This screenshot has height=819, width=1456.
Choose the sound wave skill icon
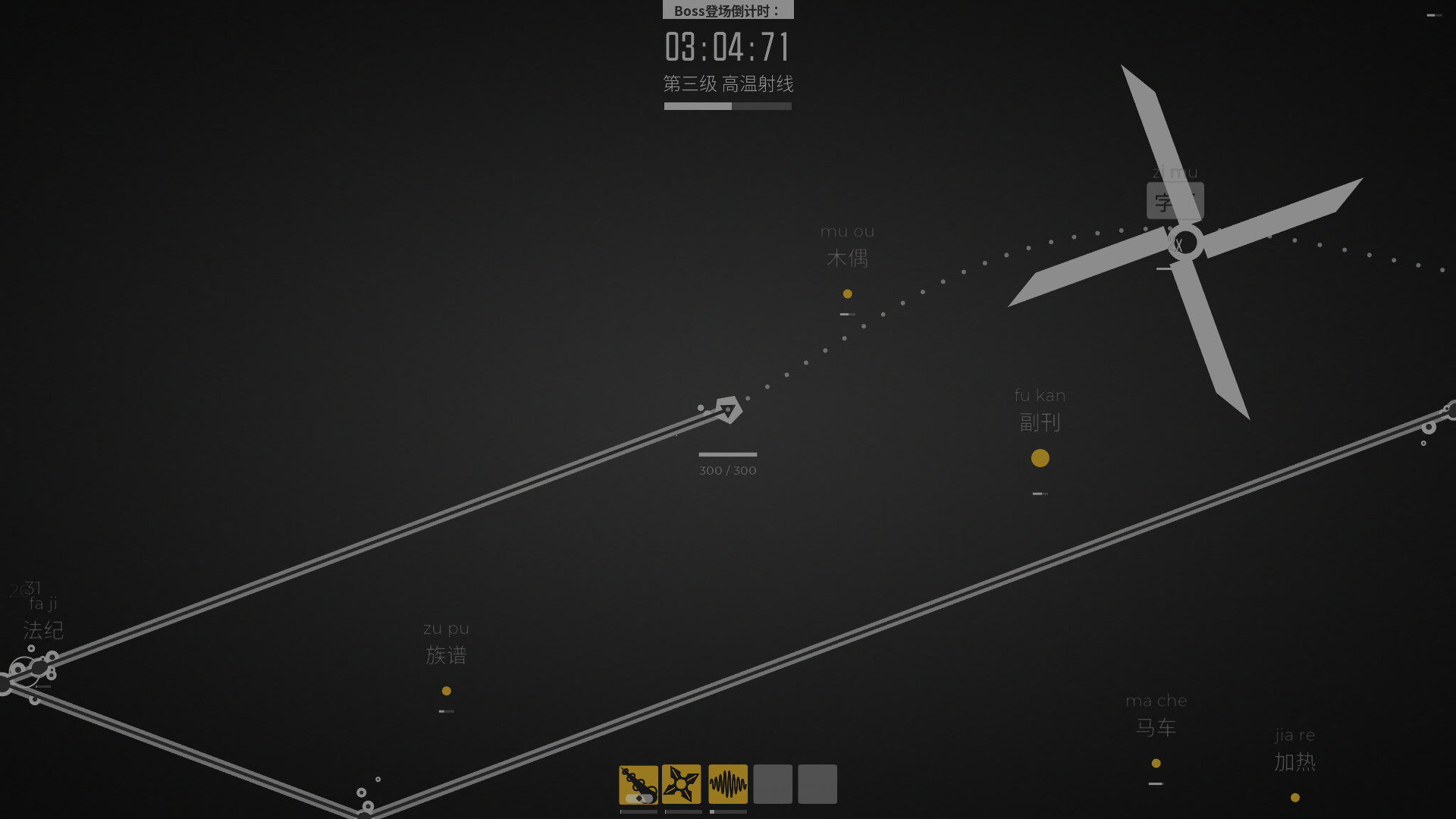pos(728,784)
